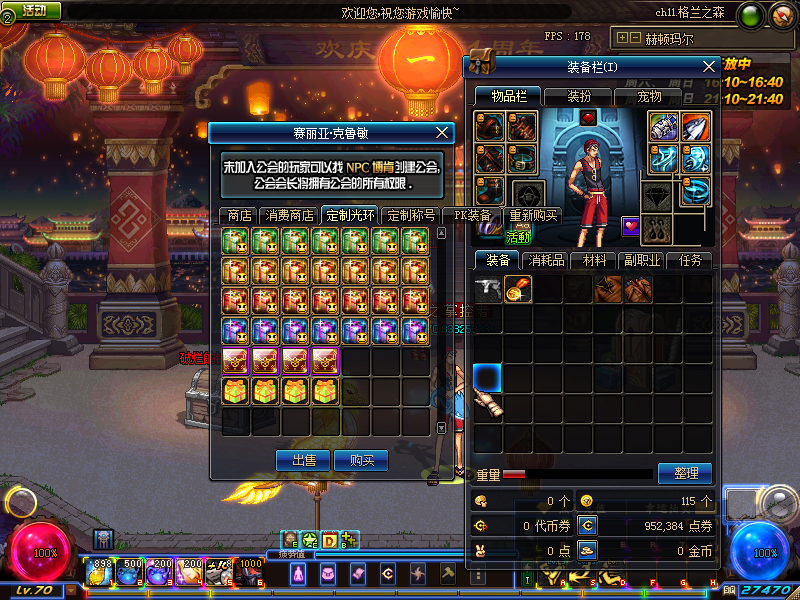Open the 消费商店 tab
Viewport: 800px width, 600px height.
[289, 215]
